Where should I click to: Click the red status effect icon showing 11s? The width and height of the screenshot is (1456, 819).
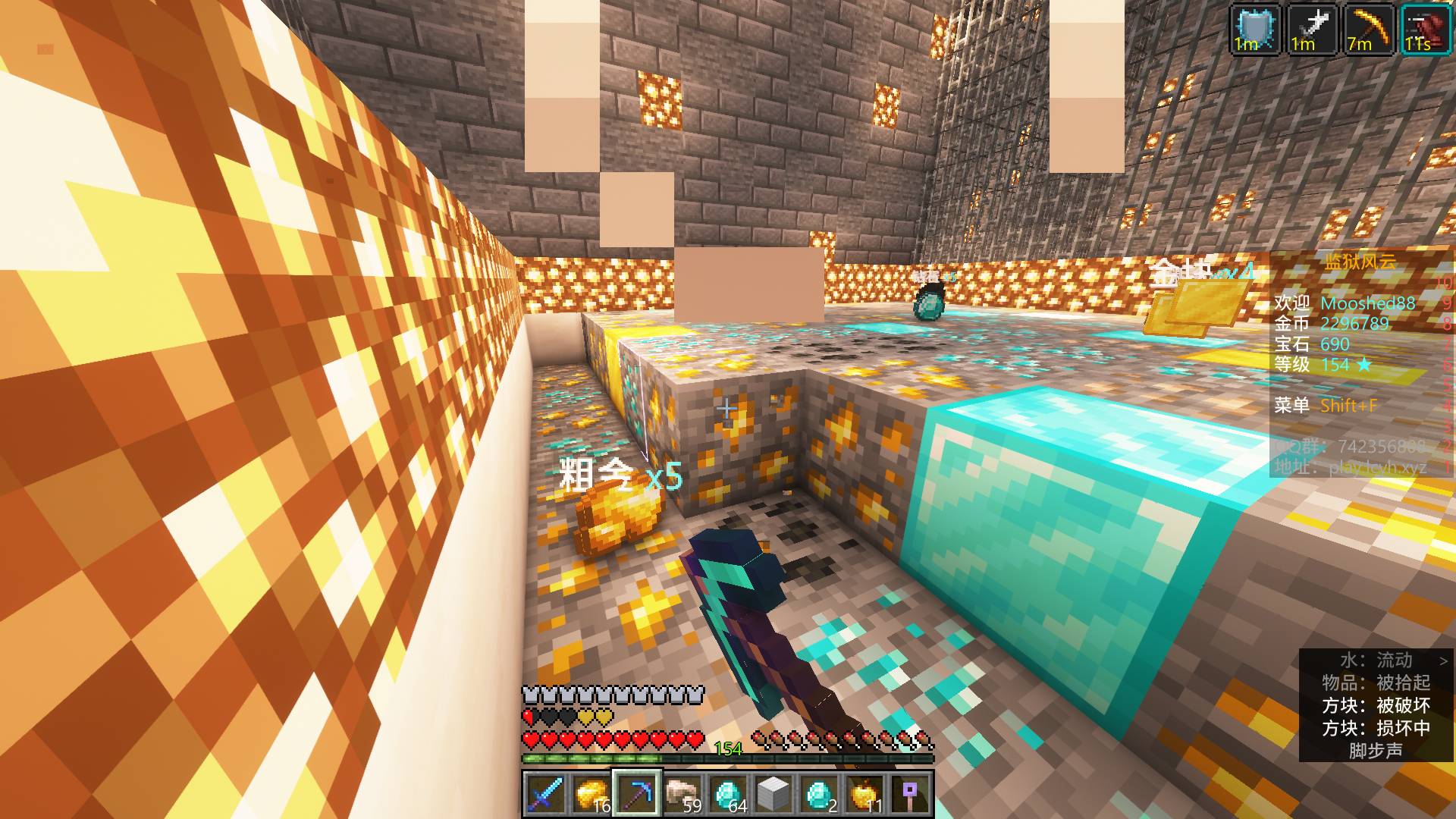1425,30
